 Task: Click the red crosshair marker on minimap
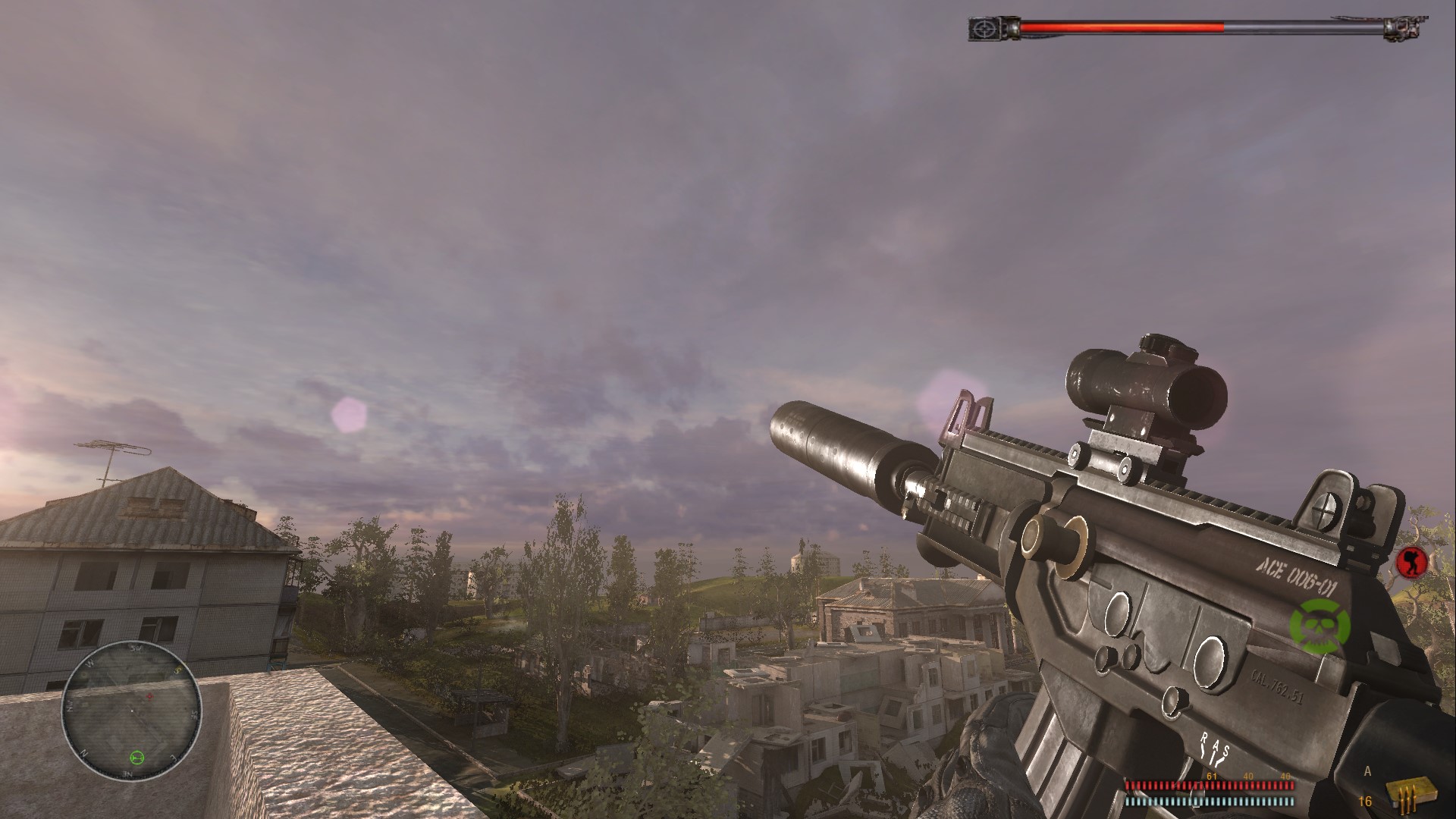click(149, 695)
